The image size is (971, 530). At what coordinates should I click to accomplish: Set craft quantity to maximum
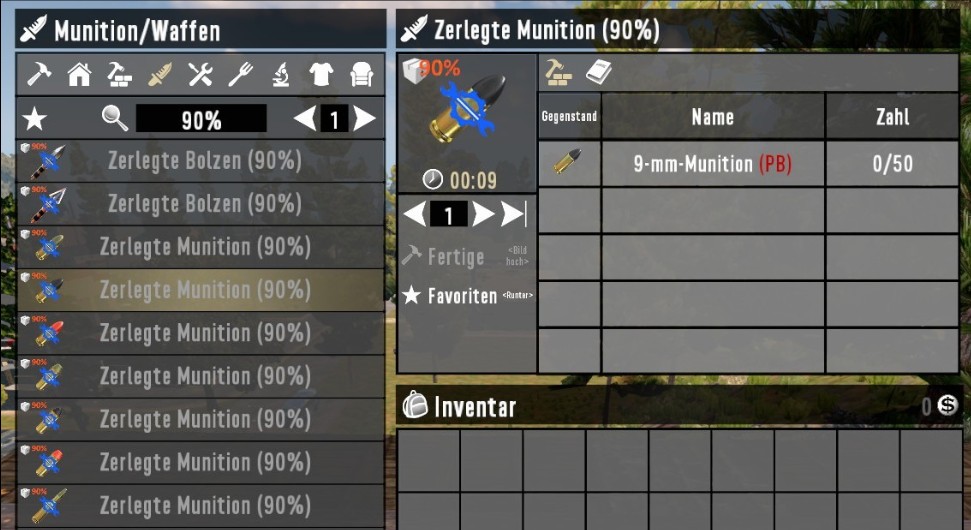coord(514,215)
